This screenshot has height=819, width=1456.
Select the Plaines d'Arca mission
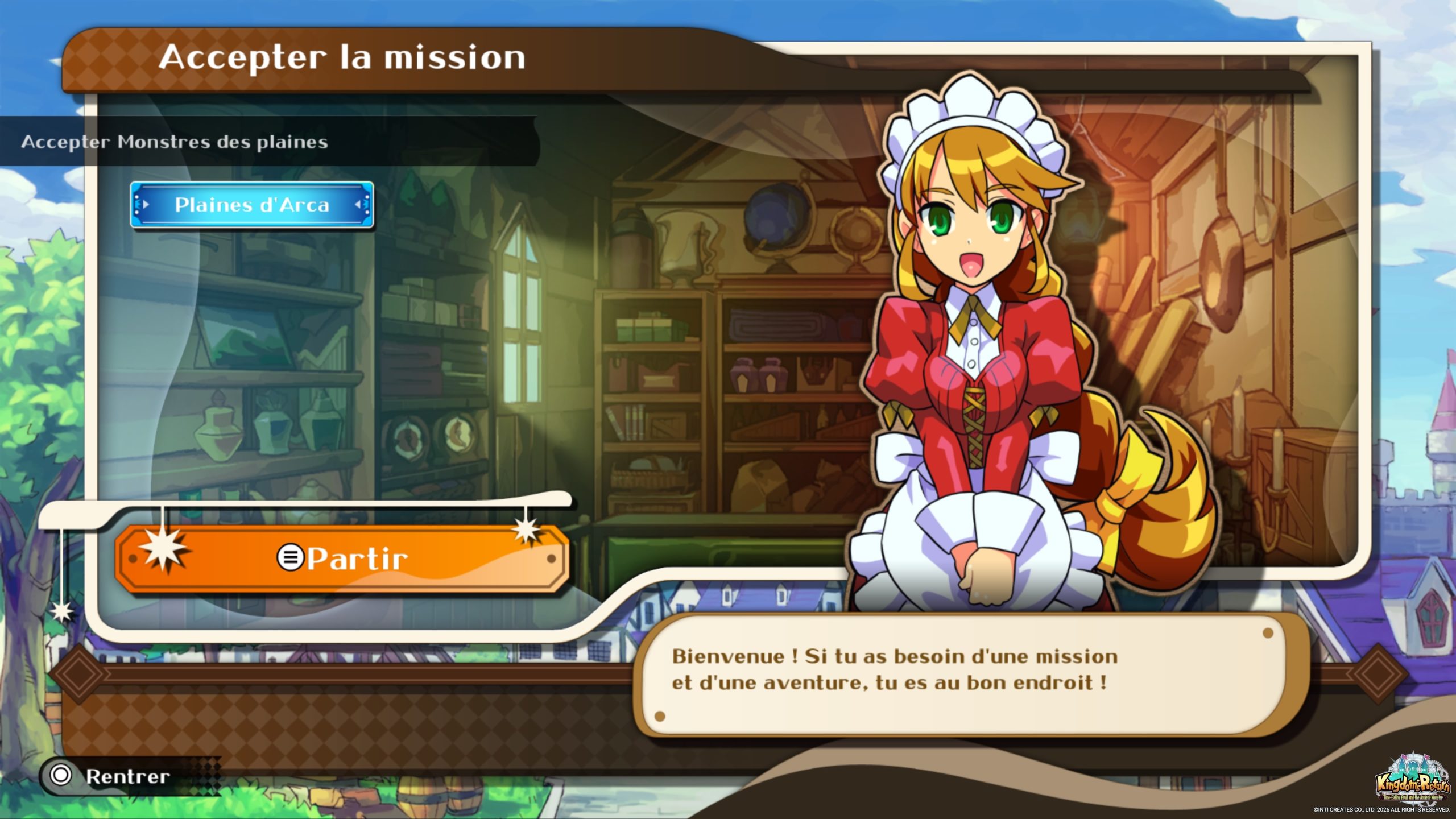point(251,205)
